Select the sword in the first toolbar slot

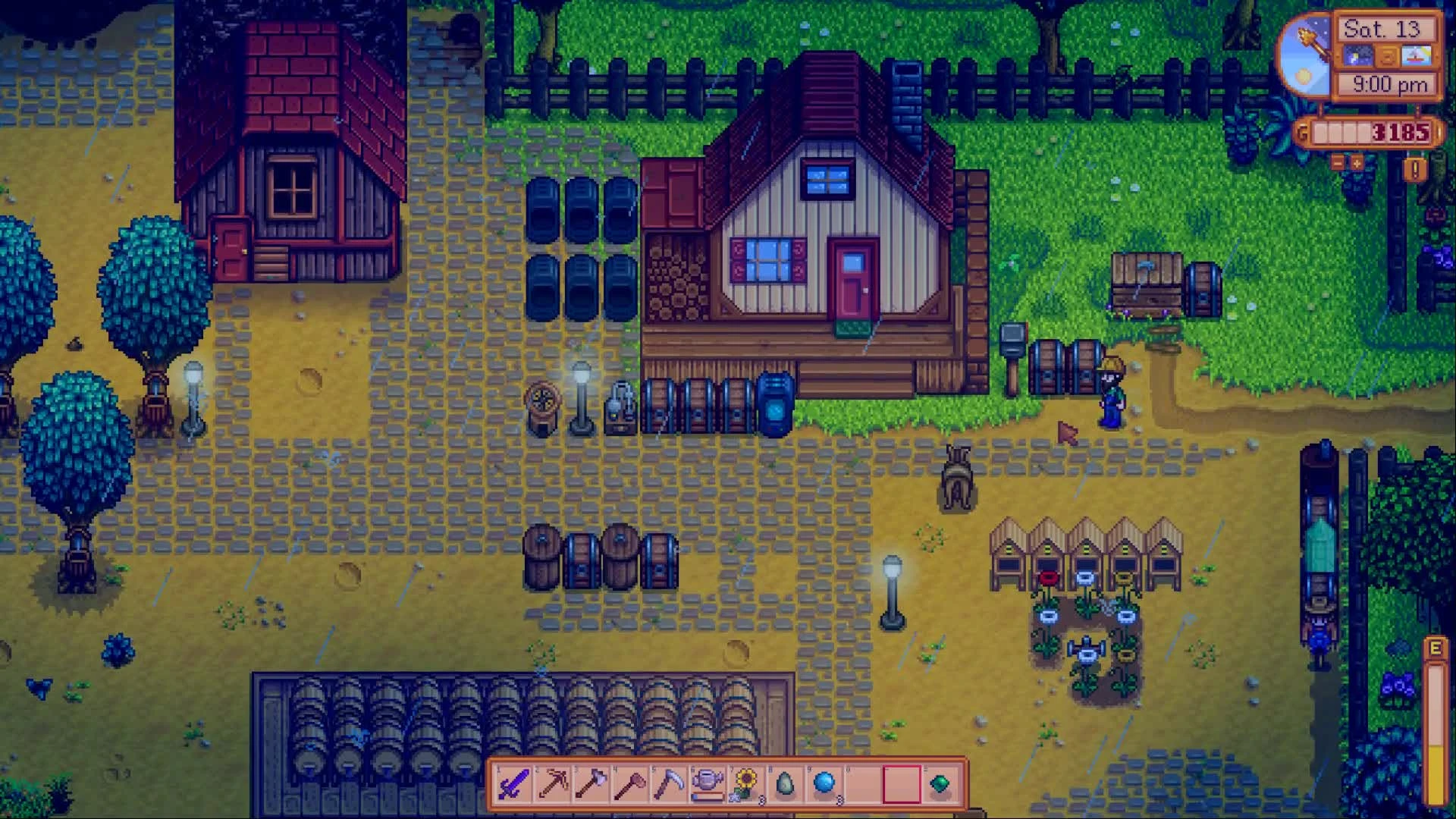[x=513, y=783]
